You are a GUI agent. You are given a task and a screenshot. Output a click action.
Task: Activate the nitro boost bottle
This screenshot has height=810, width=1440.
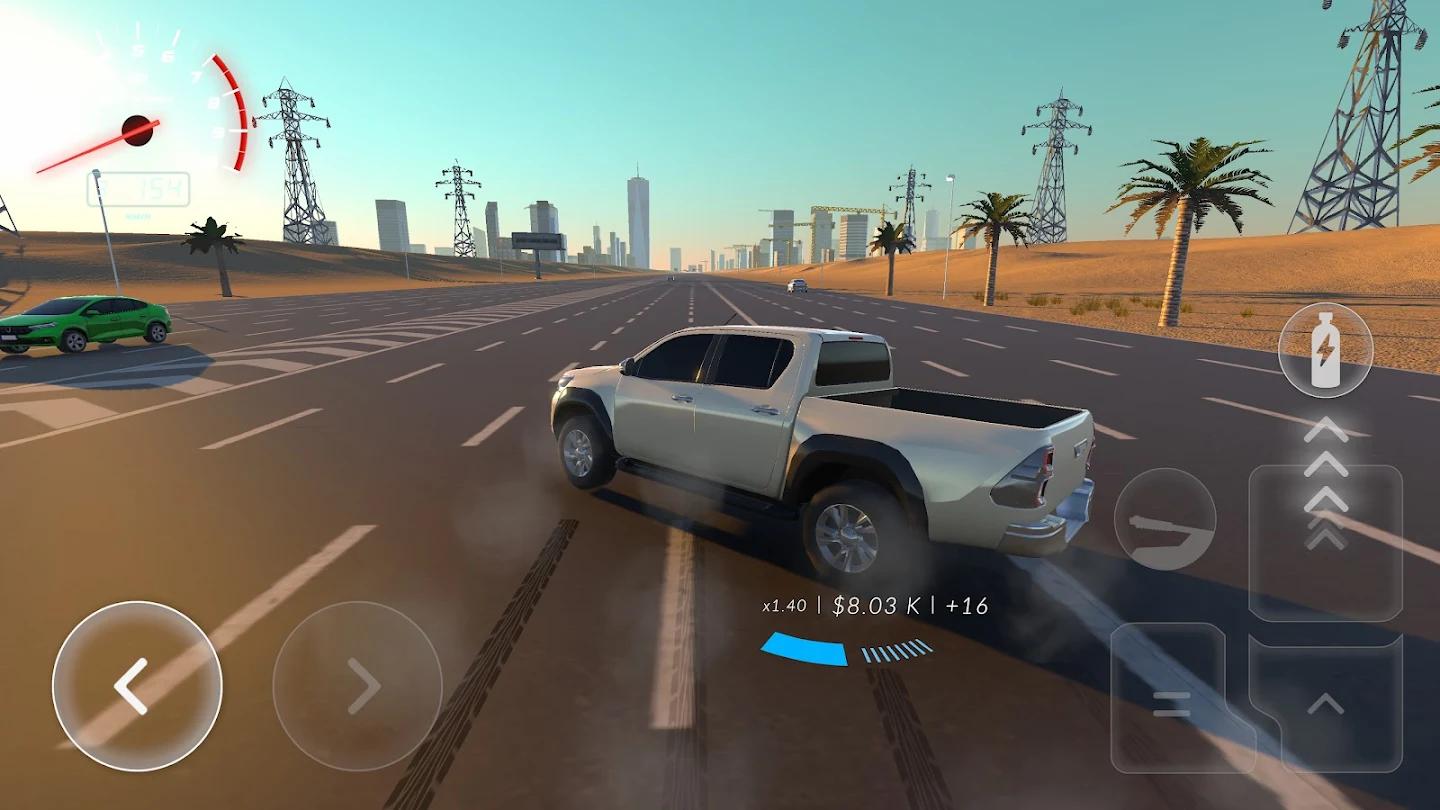(1325, 350)
